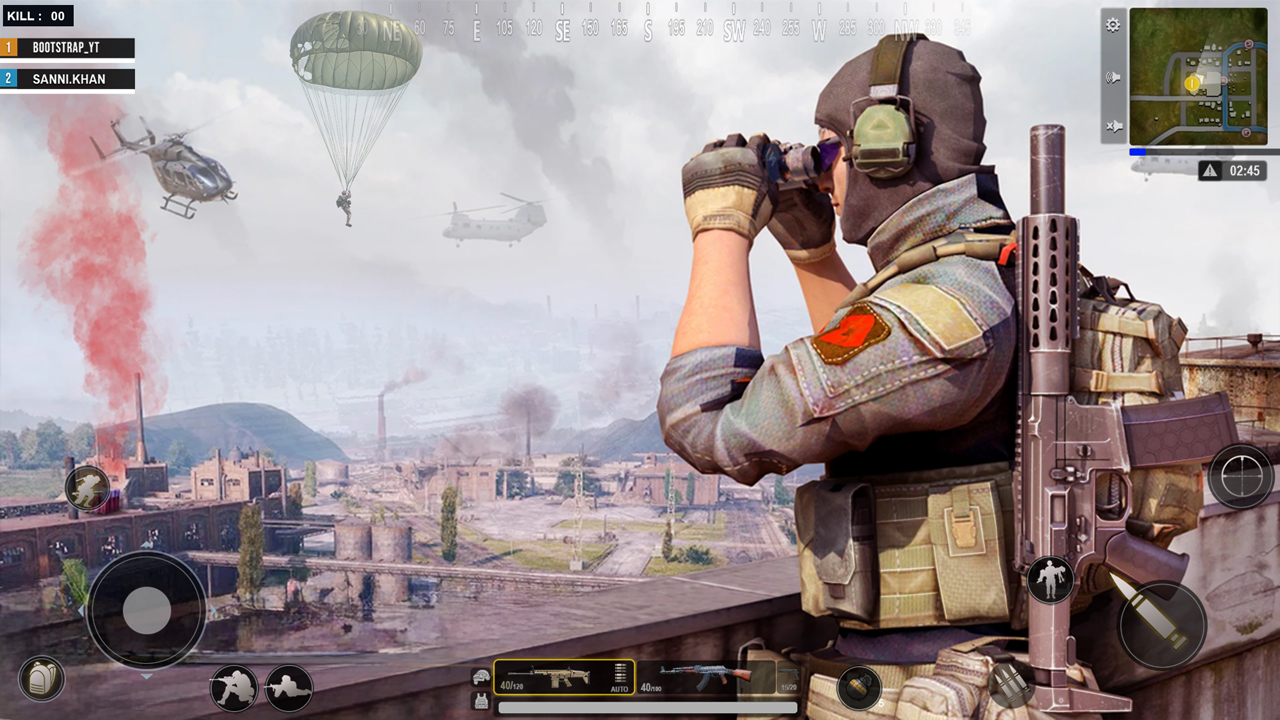
Task: Aim down sights with the crosshair button
Action: tap(1240, 476)
